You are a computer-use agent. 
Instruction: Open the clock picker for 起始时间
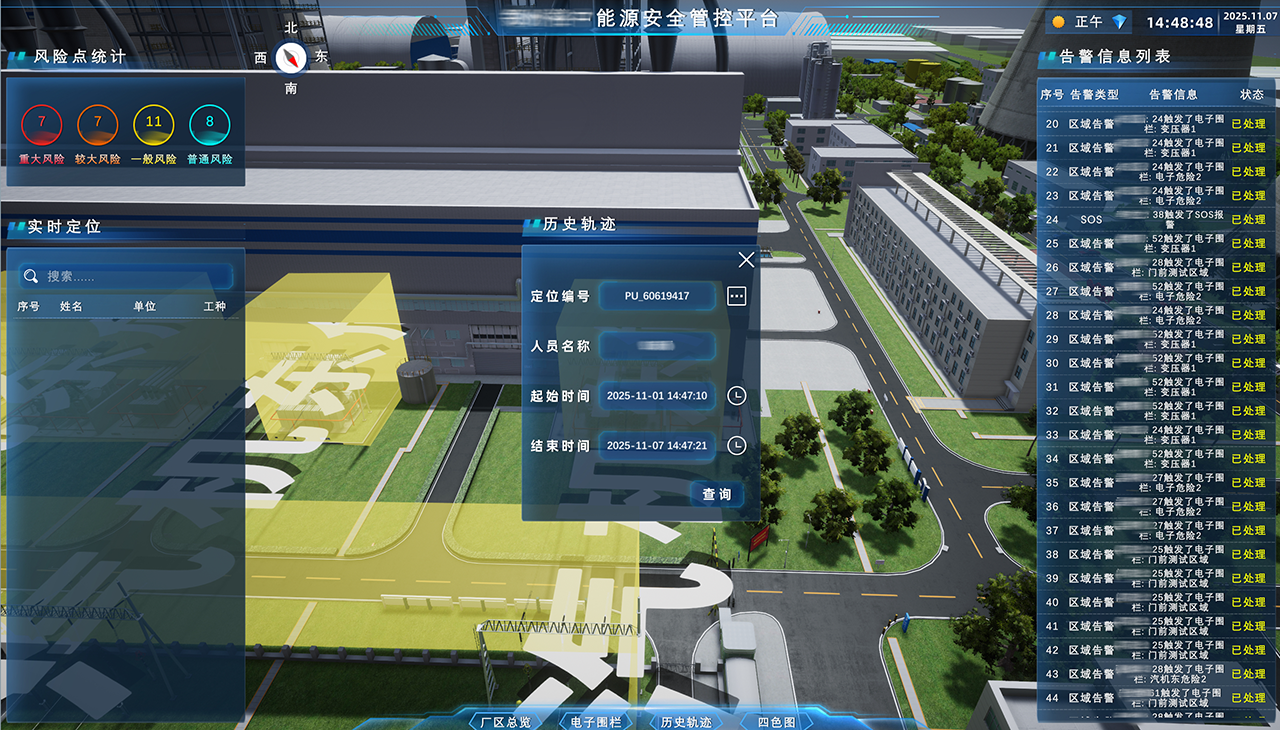[x=737, y=396]
